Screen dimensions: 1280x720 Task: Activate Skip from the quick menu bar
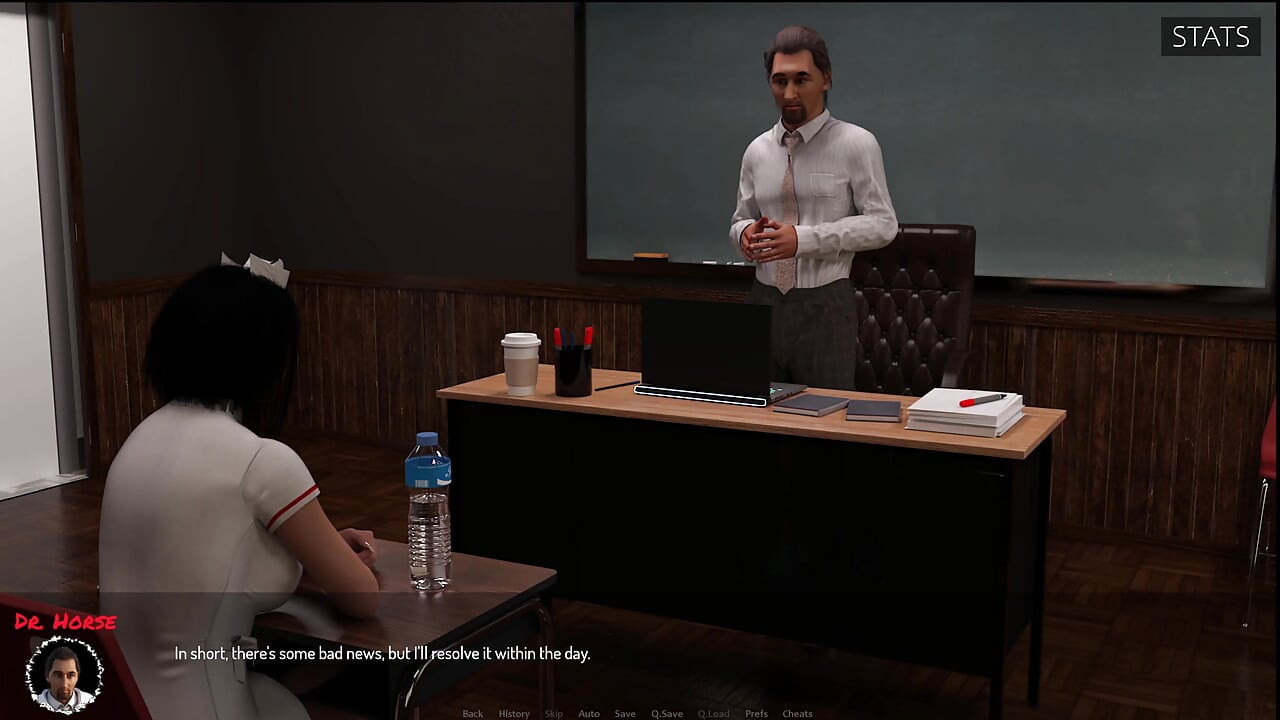pos(553,713)
